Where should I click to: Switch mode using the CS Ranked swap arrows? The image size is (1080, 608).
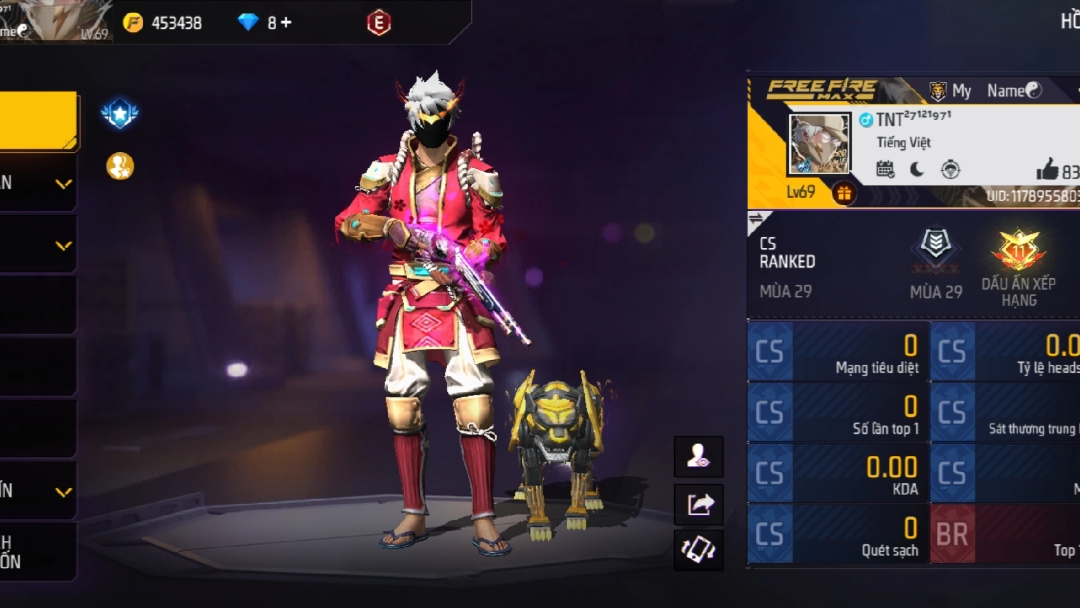tap(757, 220)
